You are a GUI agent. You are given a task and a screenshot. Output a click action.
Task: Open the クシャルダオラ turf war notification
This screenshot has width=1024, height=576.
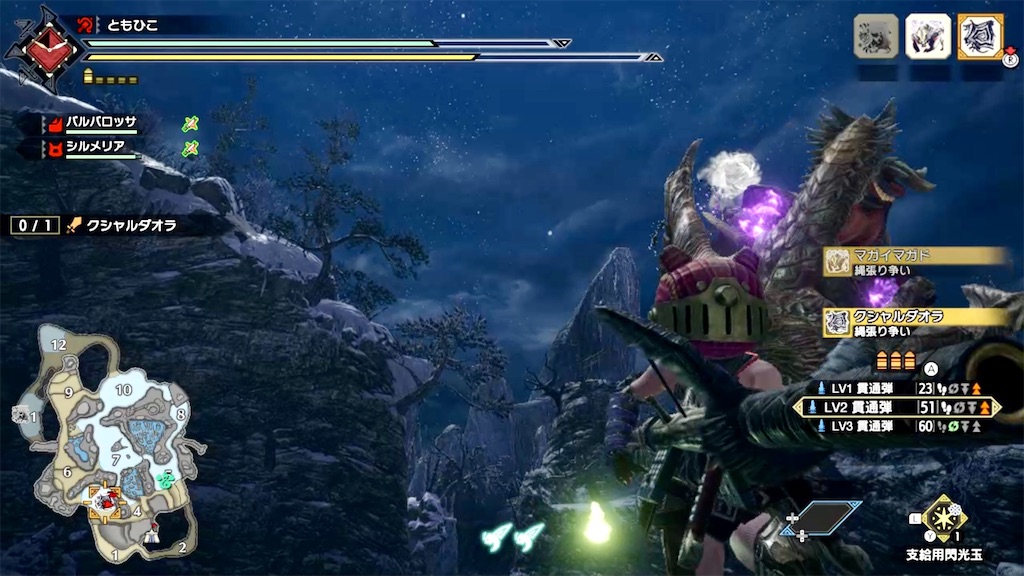pyautogui.click(x=915, y=322)
